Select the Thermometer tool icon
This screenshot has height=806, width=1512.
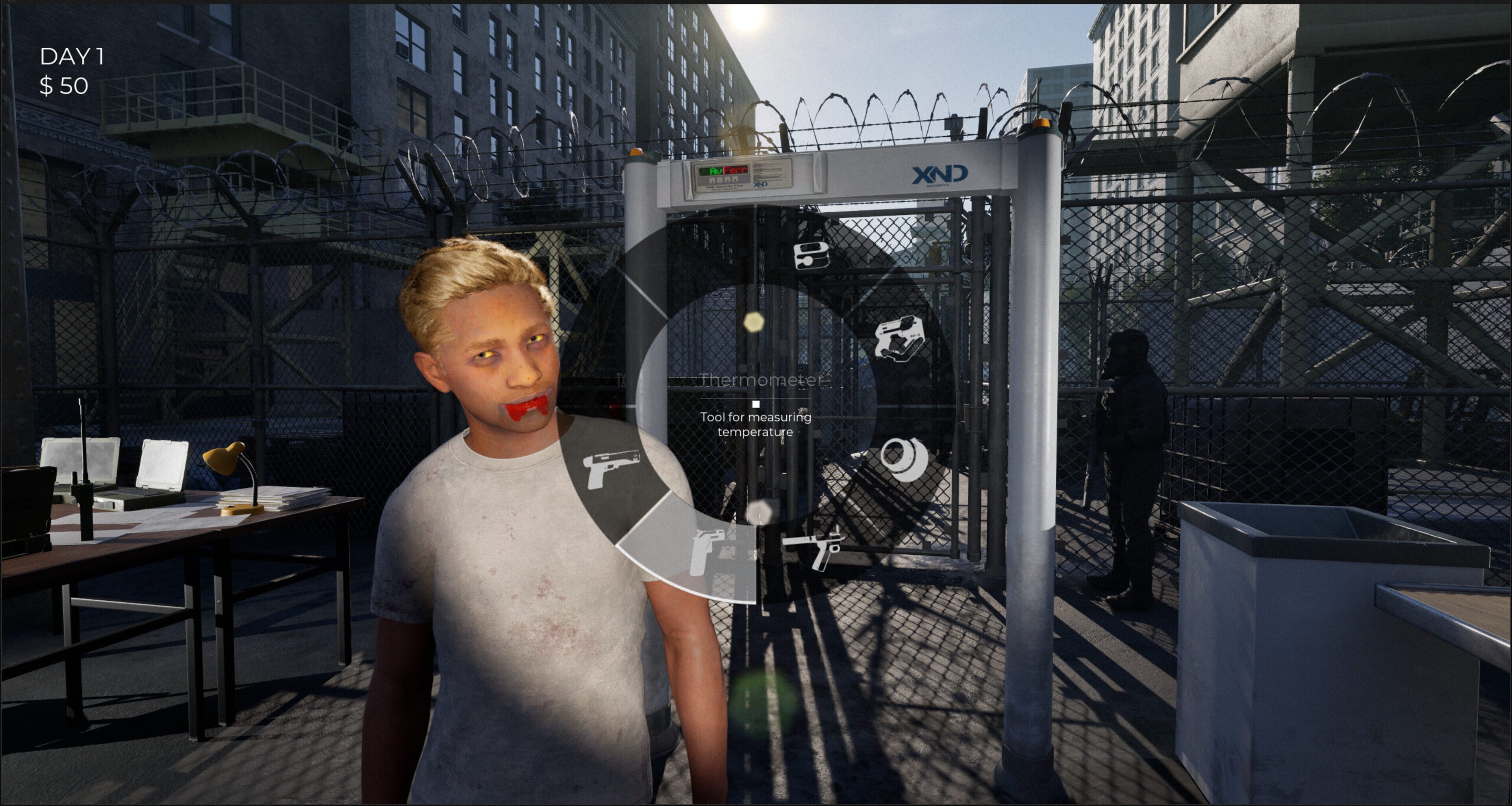[811, 256]
